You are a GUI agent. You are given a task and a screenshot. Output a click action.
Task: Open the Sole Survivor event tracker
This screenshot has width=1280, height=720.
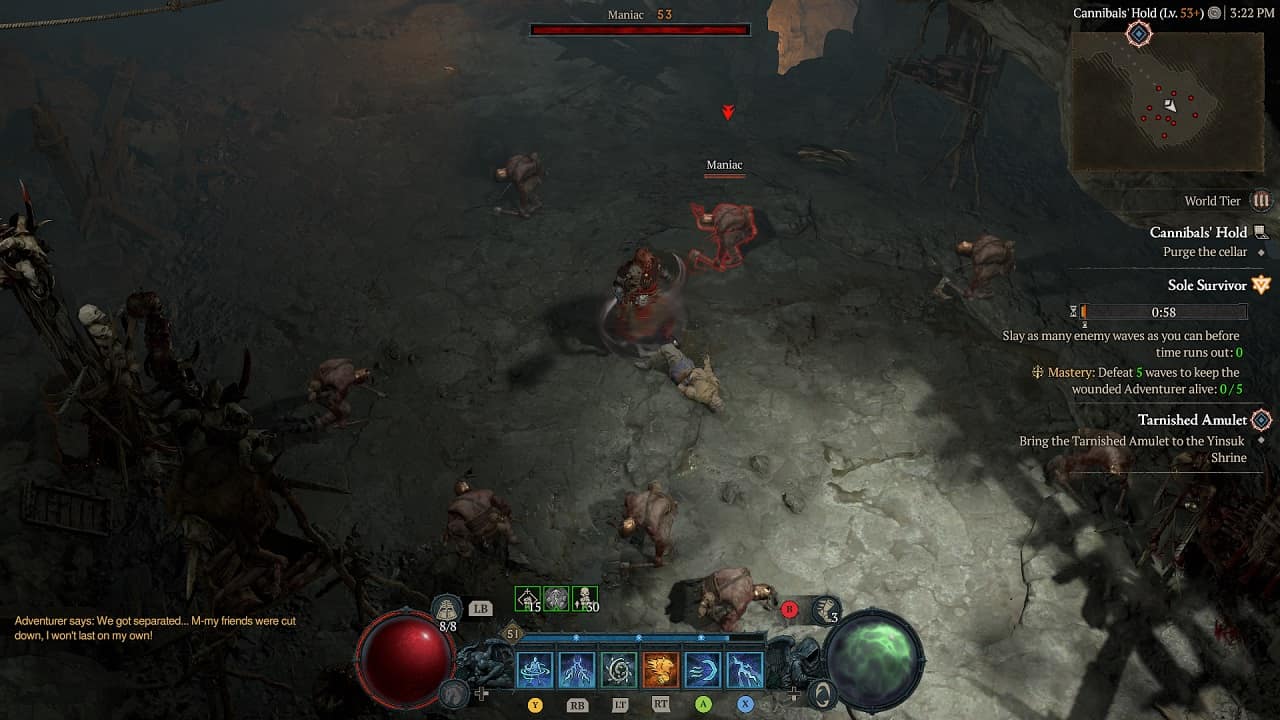click(x=1207, y=285)
